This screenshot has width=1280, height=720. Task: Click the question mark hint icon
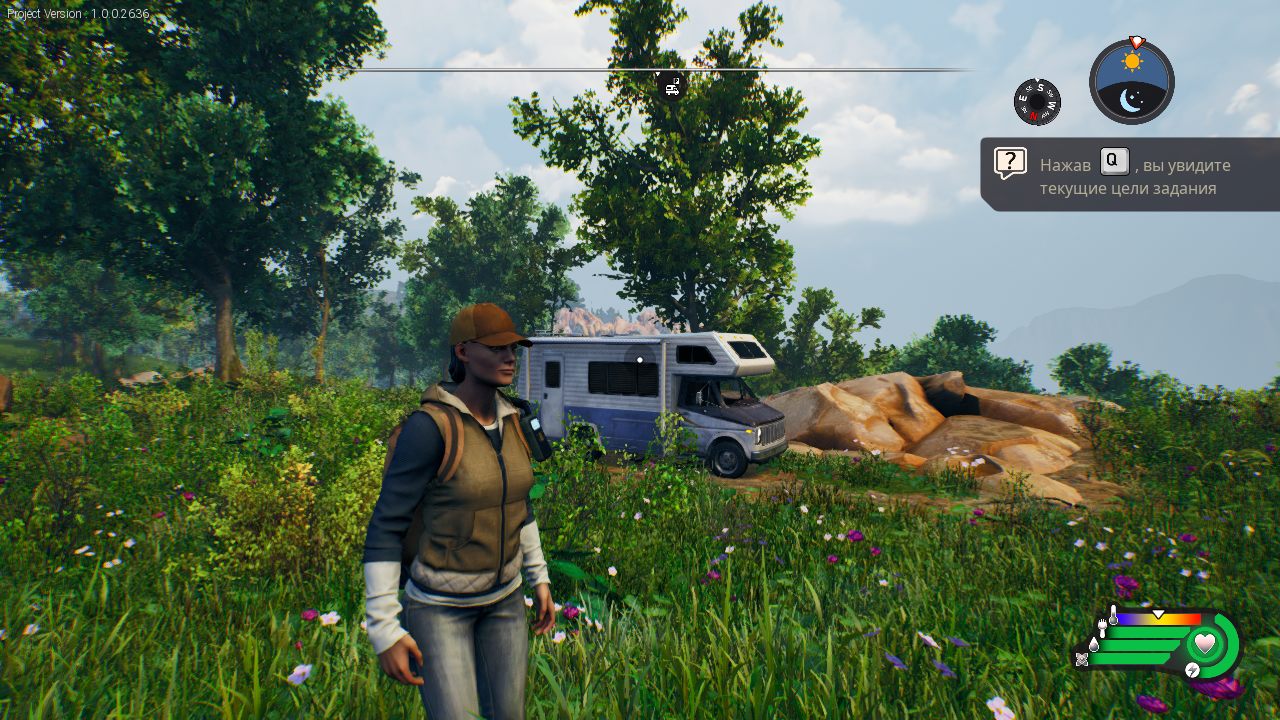(x=1010, y=162)
